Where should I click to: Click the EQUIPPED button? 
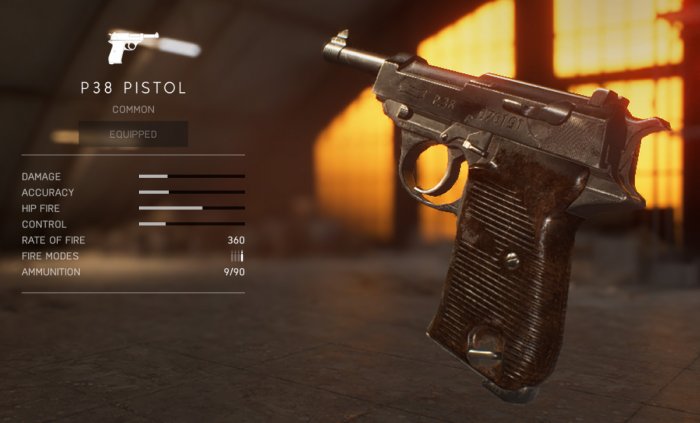(x=133, y=134)
